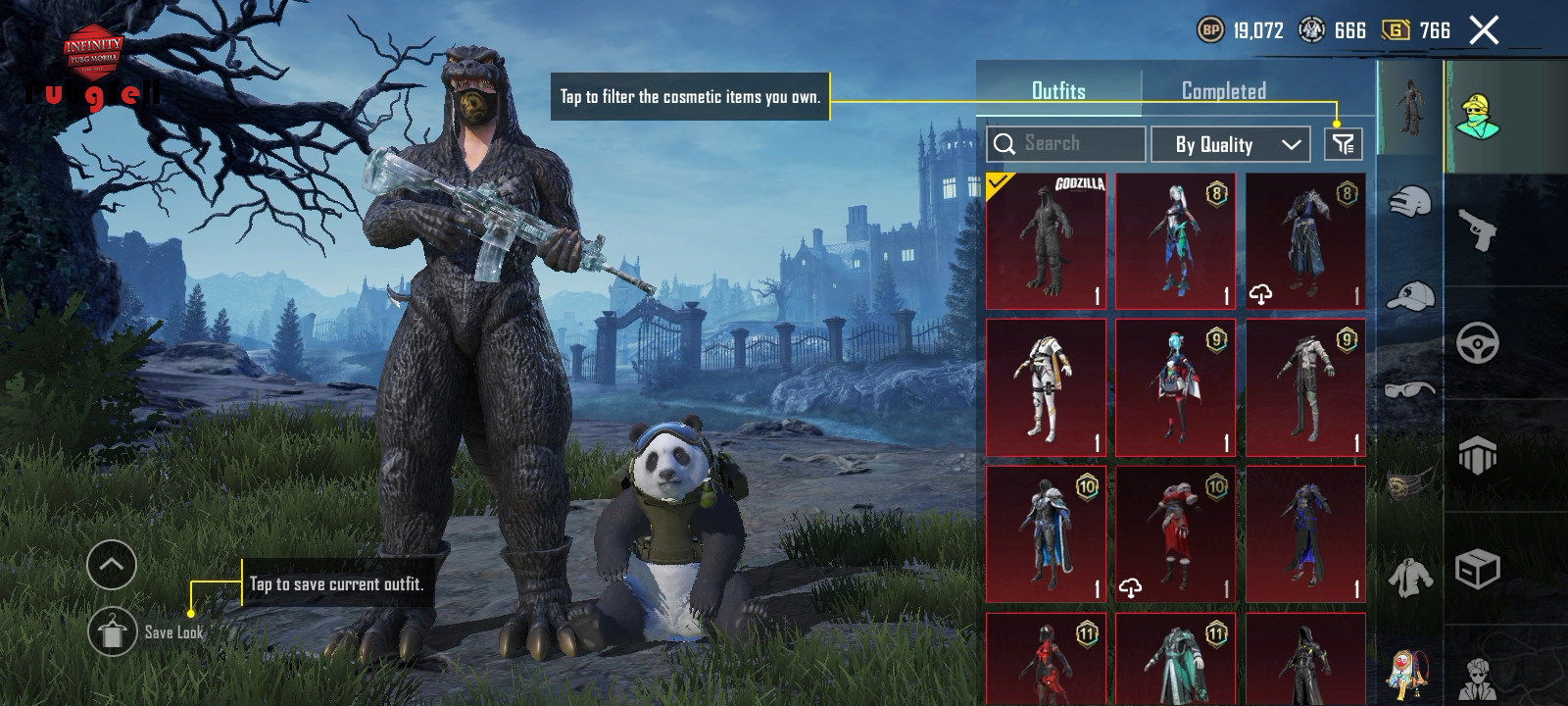Close the wardrobe with the X button
Image resolution: width=1568 pixels, height=706 pixels.
[x=1484, y=30]
